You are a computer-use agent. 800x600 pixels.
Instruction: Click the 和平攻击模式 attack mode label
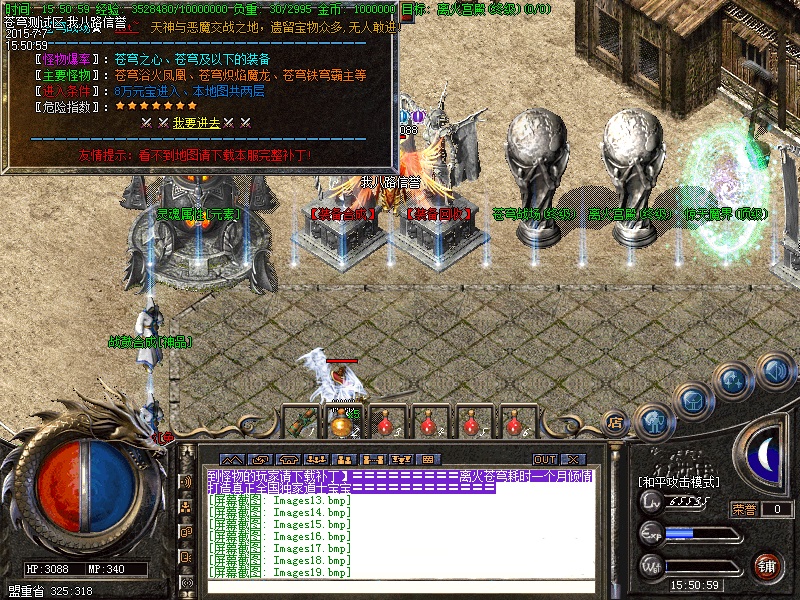pyautogui.click(x=678, y=482)
